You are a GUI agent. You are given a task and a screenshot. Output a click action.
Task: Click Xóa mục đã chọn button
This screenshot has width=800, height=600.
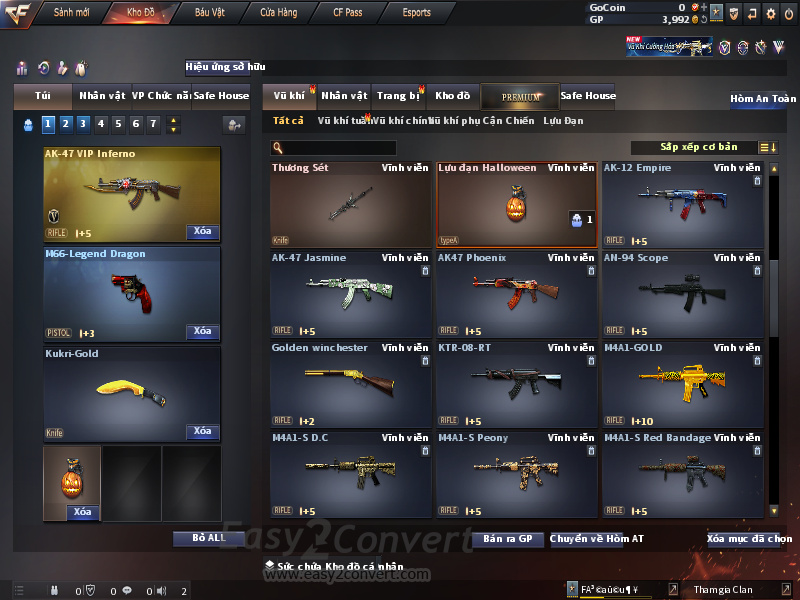coord(750,539)
